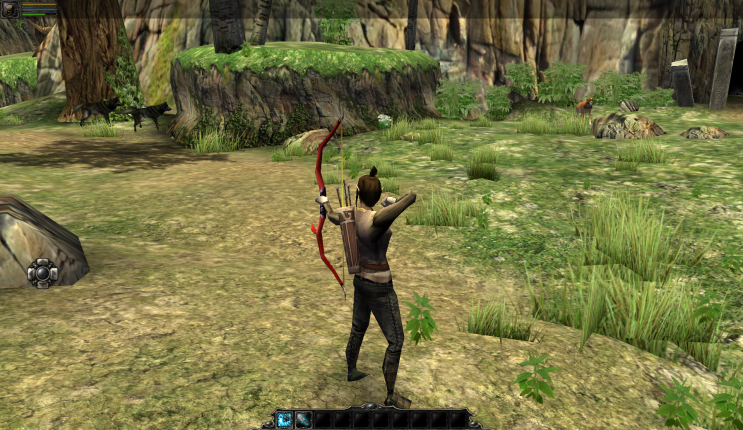Activate the glowing blue skill in the hotbar
The height and width of the screenshot is (430, 743).
(x=284, y=419)
